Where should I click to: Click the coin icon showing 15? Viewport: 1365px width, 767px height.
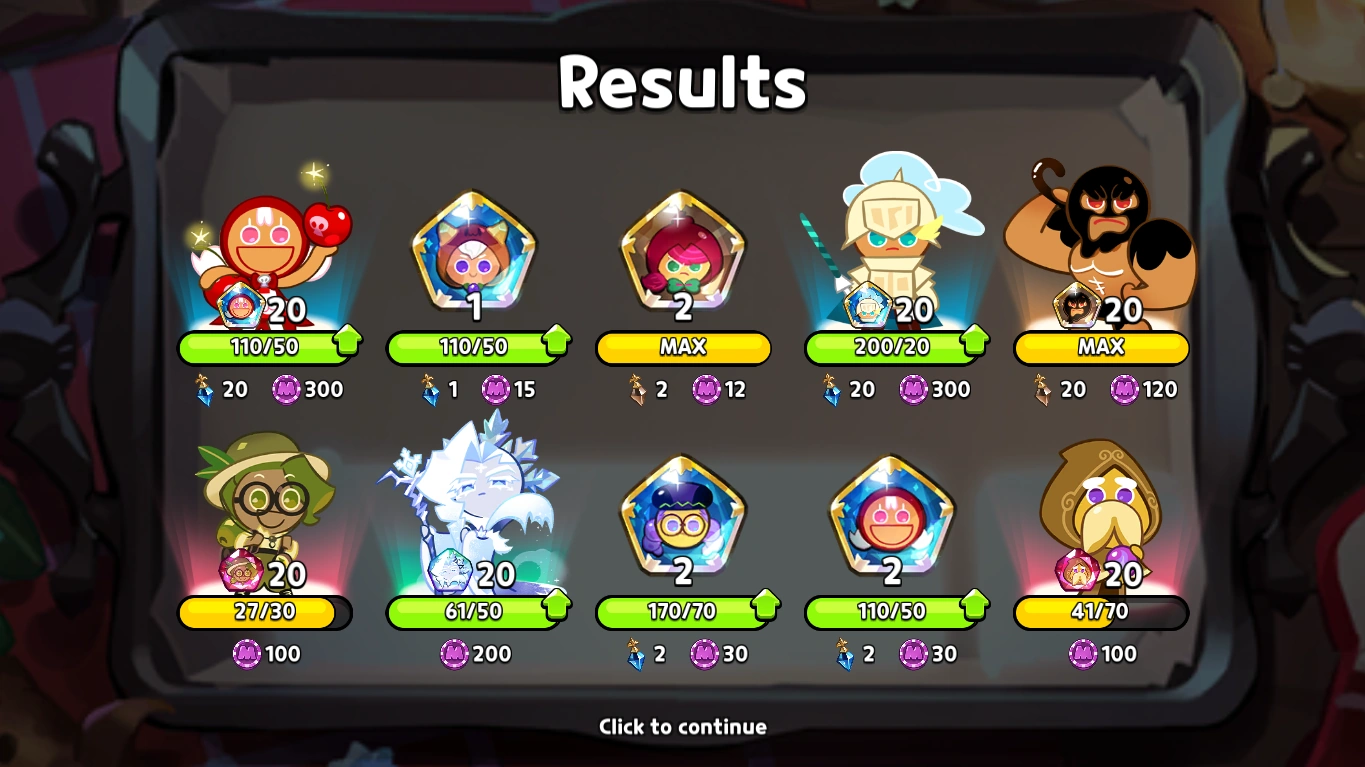tap(497, 390)
